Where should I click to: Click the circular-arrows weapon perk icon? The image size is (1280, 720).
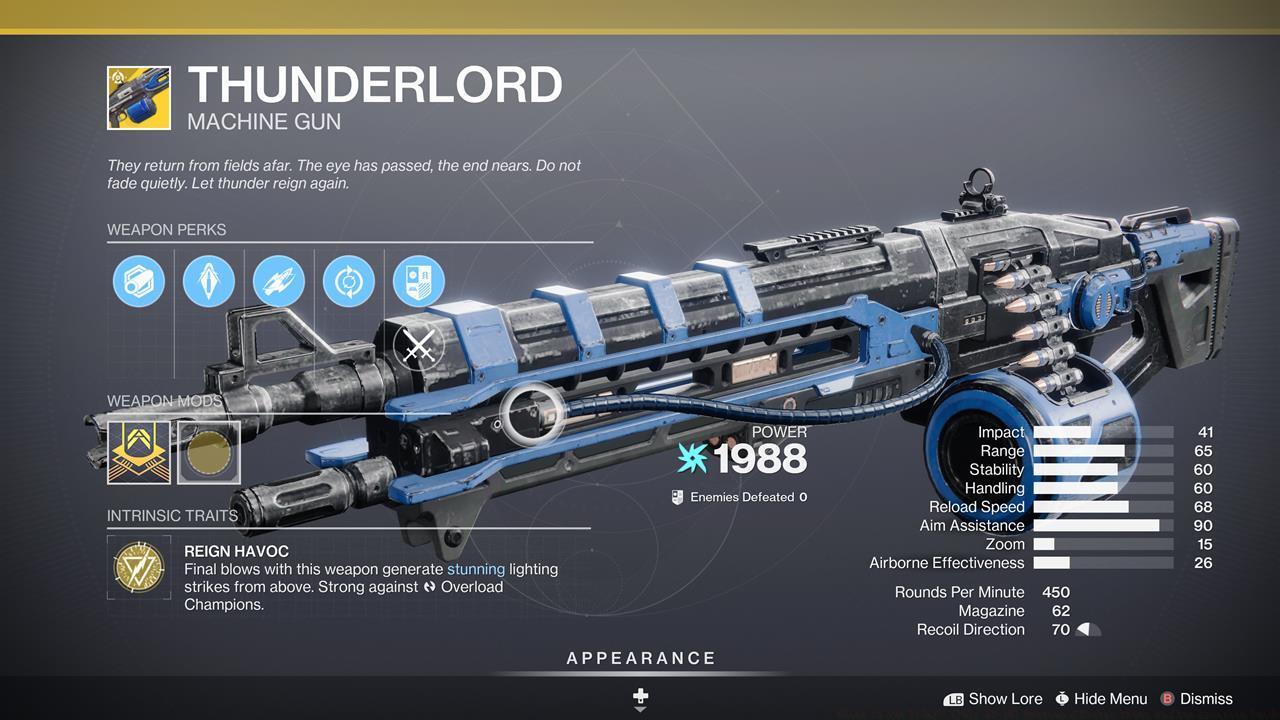point(348,281)
